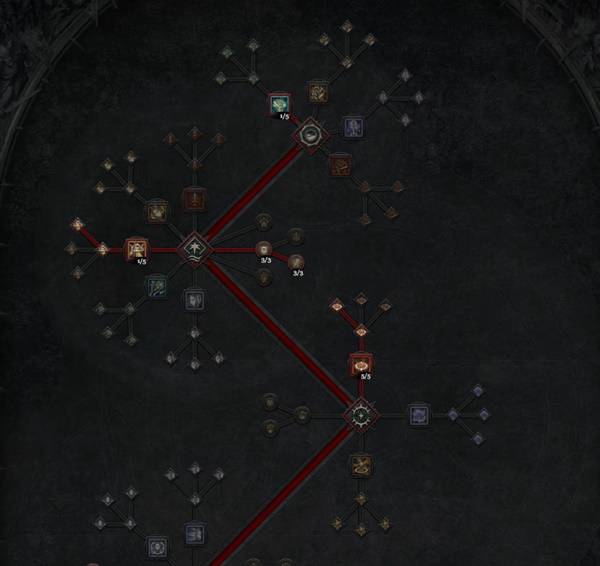Pick the blue-grey skill linked to the spiked ring hub
600x566 pixels.
418,412
